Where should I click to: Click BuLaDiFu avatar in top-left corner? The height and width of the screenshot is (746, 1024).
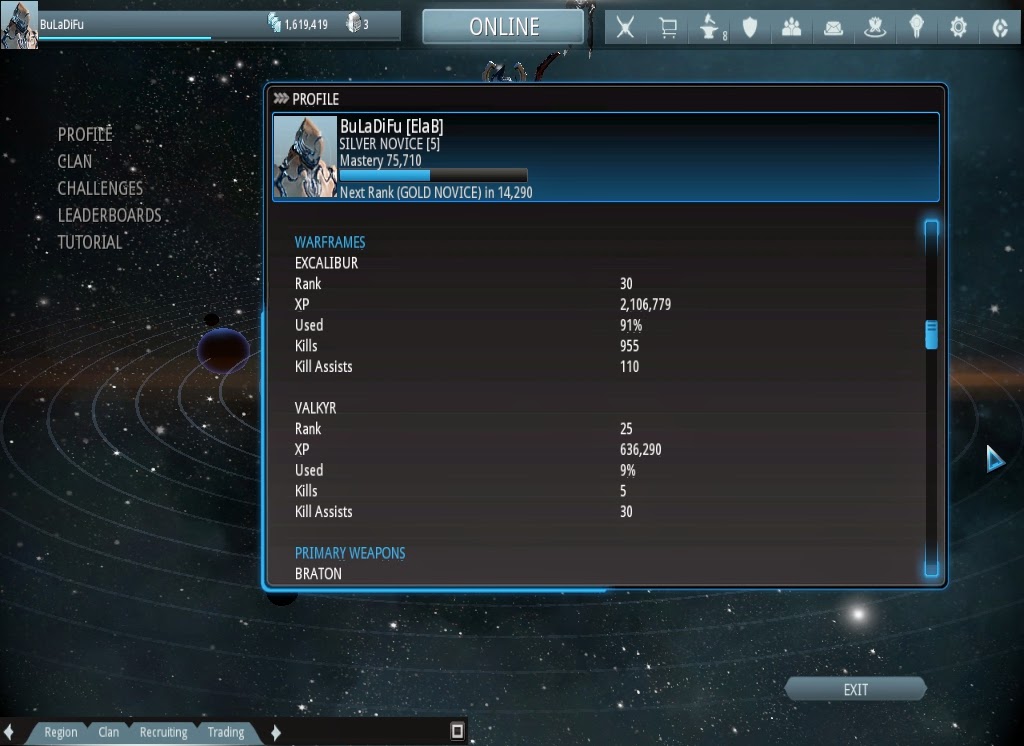[x=19, y=25]
